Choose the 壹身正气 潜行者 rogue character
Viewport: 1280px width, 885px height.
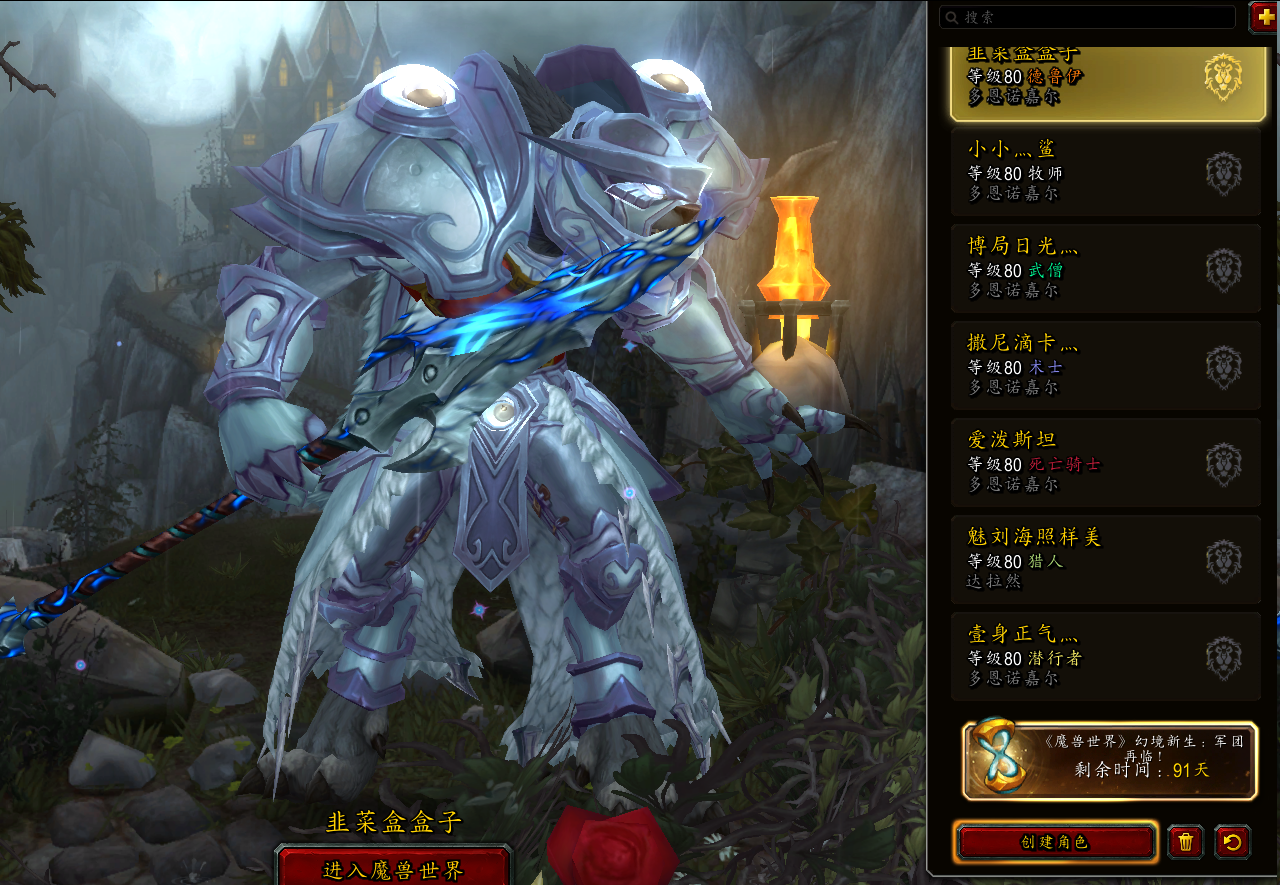pyautogui.click(x=1105, y=657)
